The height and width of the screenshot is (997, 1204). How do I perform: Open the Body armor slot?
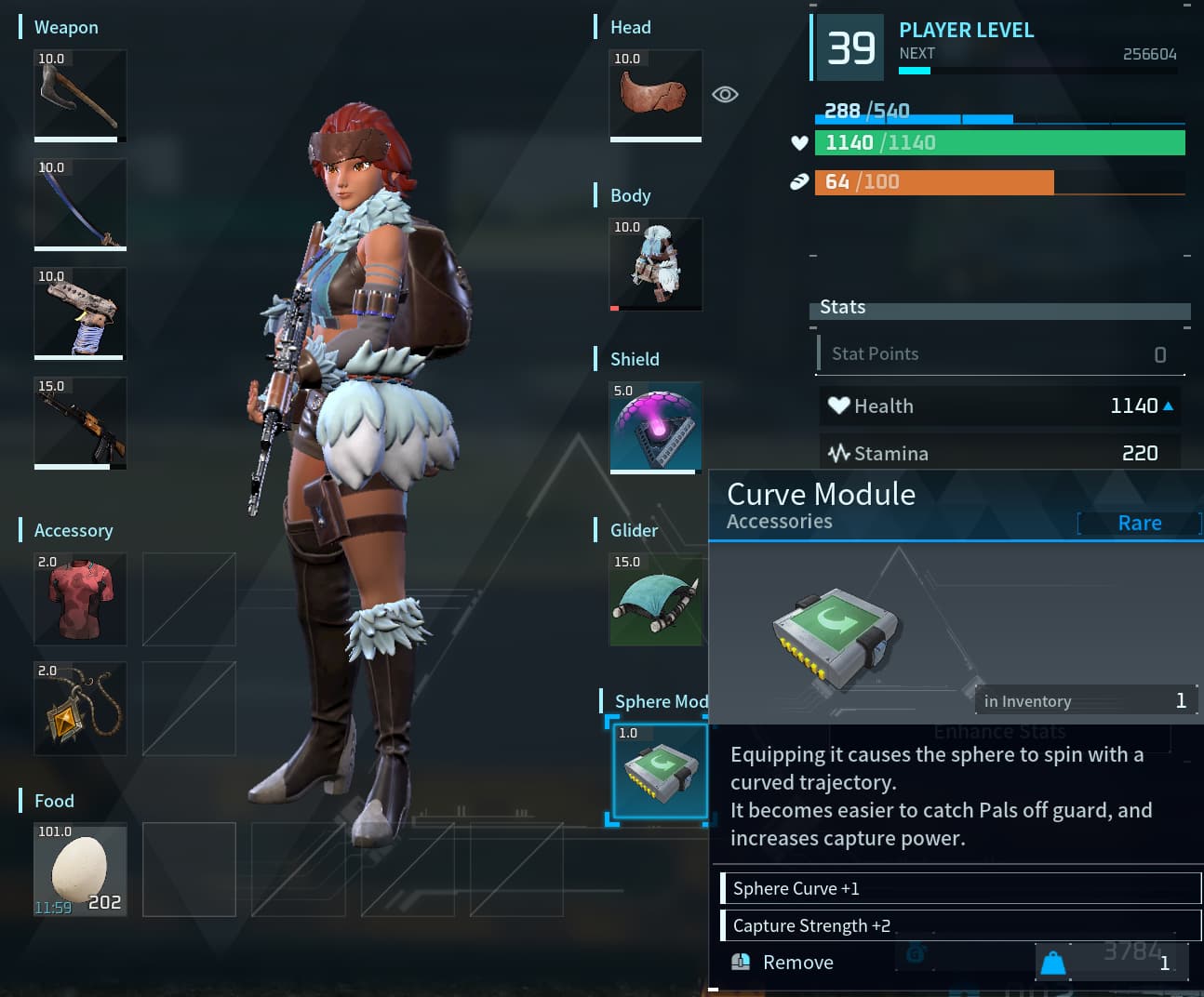pos(656,264)
